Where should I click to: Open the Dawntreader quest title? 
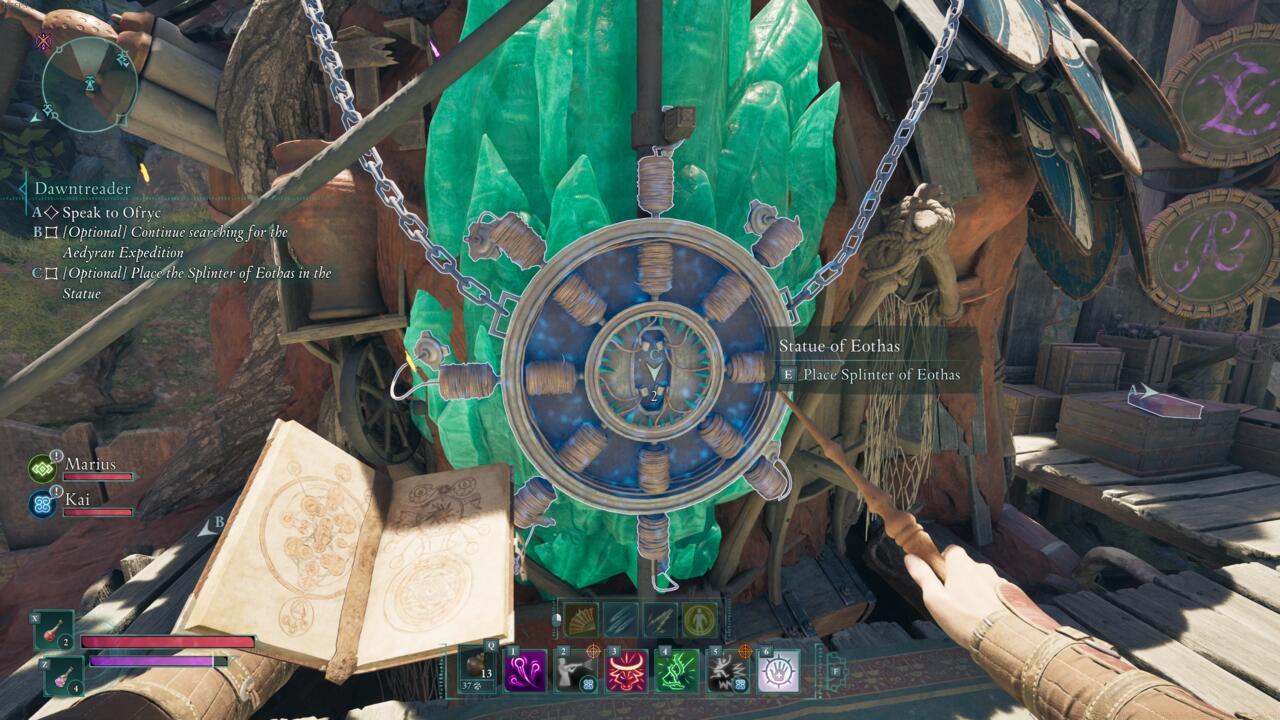[82, 188]
